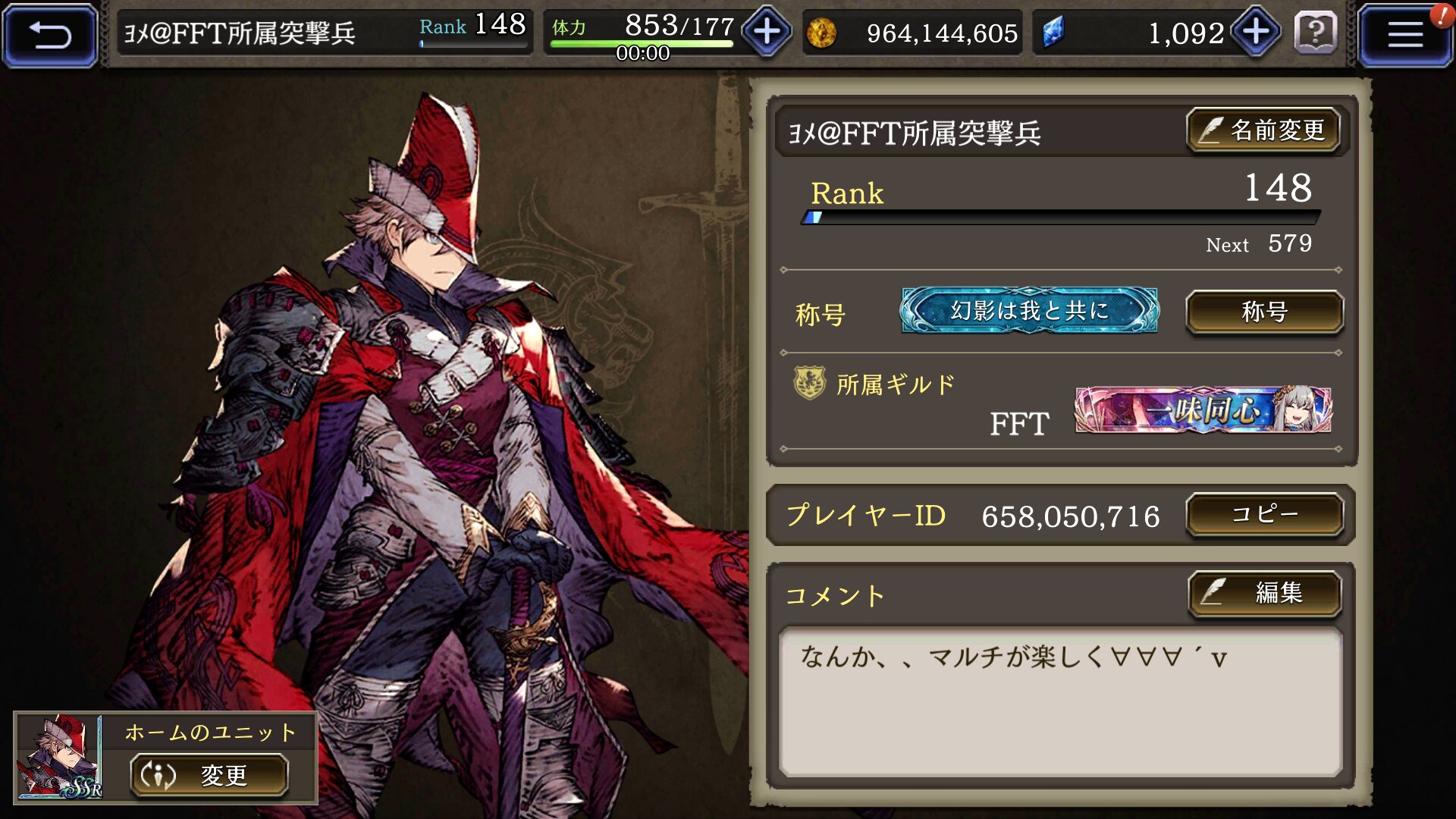The image size is (1456, 819).
Task: Change the home unit with 変更
Action: pos(209,775)
